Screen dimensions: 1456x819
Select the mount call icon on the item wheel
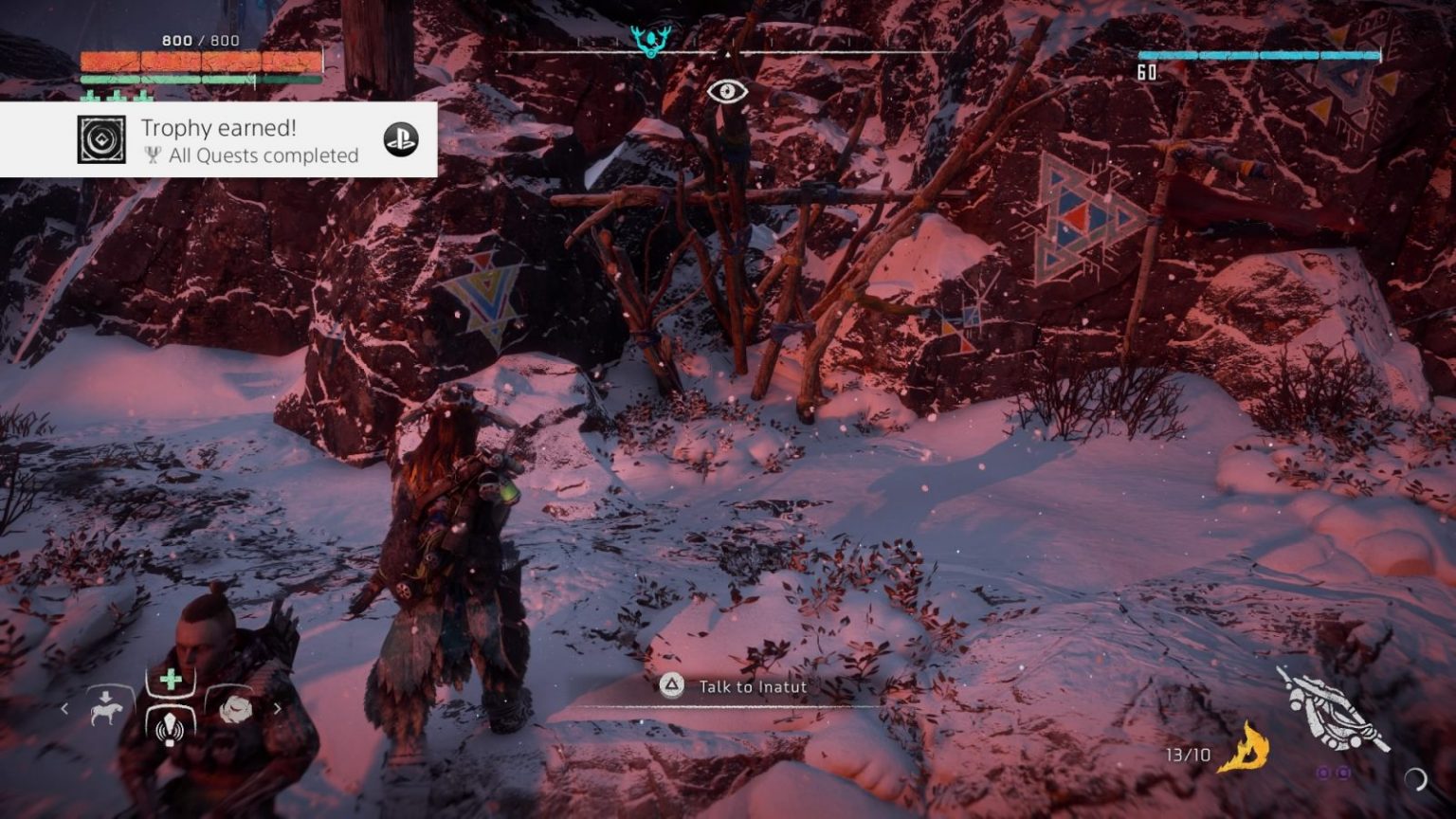coord(107,711)
